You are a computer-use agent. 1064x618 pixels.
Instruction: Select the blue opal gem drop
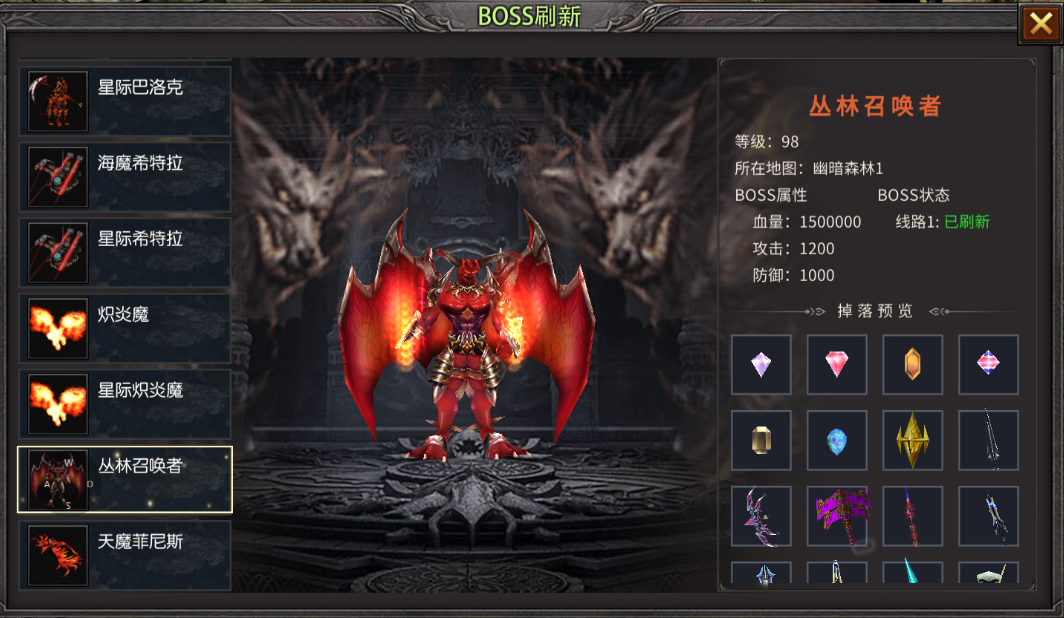tap(837, 440)
